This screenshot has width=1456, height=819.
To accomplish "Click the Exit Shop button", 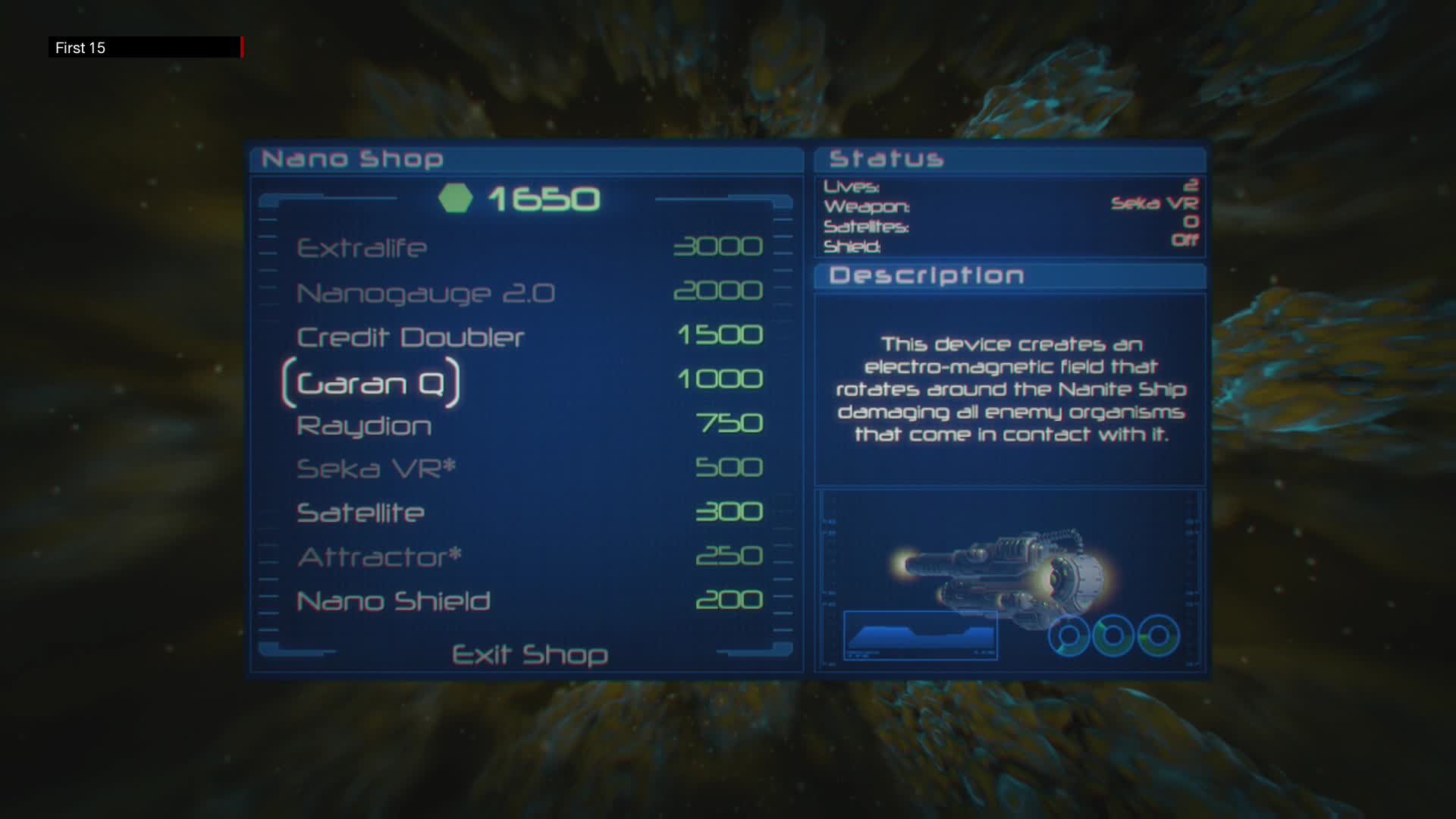I will tap(529, 654).
